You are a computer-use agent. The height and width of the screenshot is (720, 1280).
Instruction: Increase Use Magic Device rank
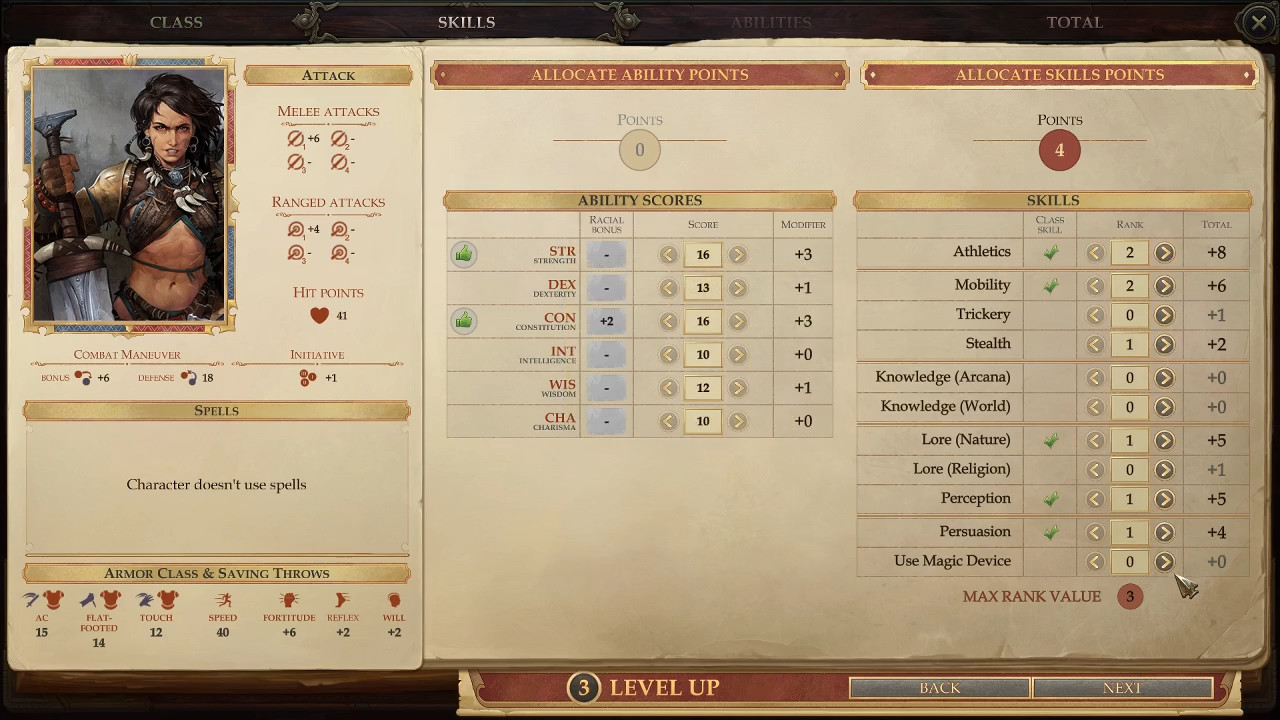click(1164, 562)
